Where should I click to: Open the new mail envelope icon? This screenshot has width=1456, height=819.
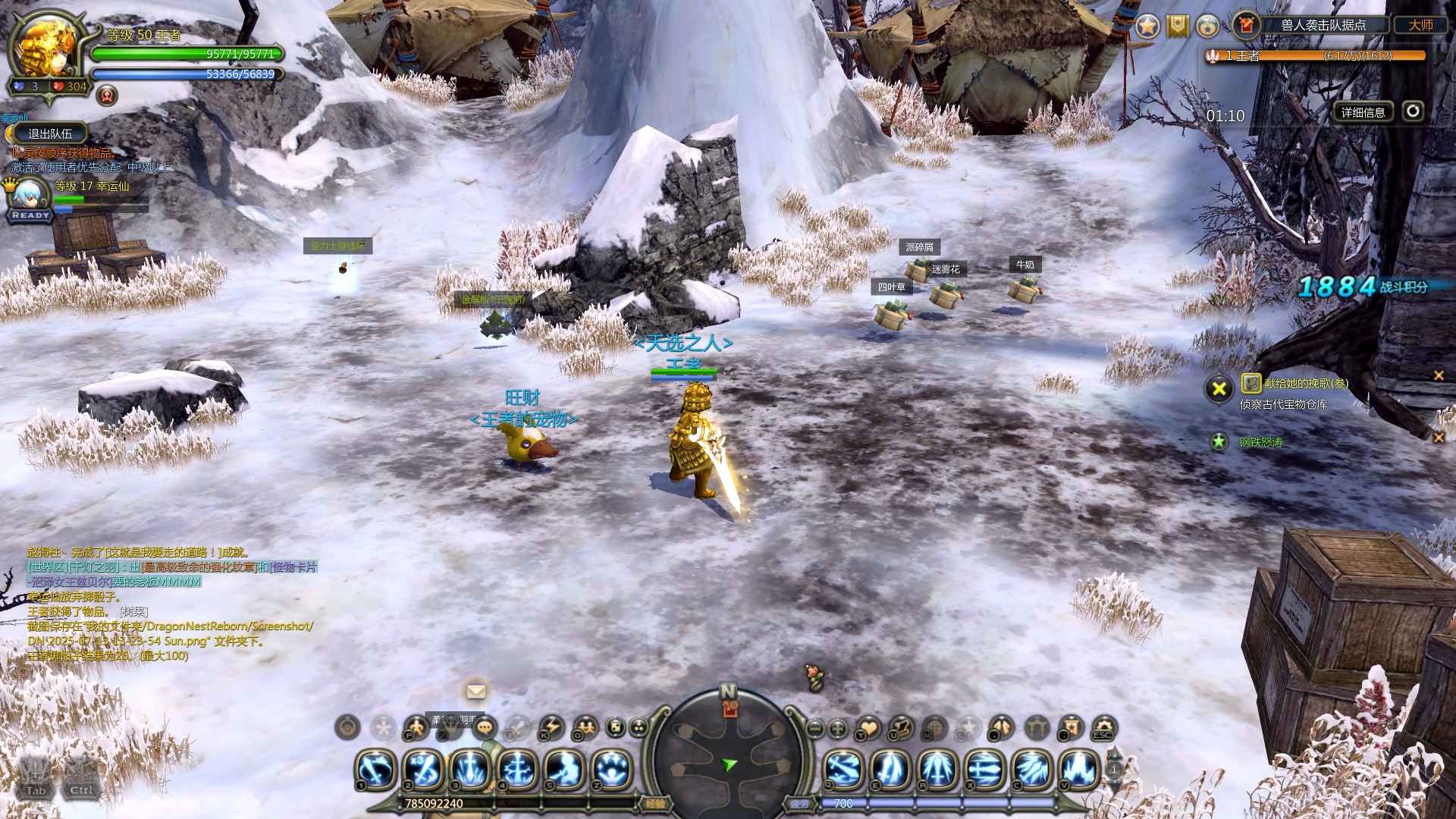(475, 691)
